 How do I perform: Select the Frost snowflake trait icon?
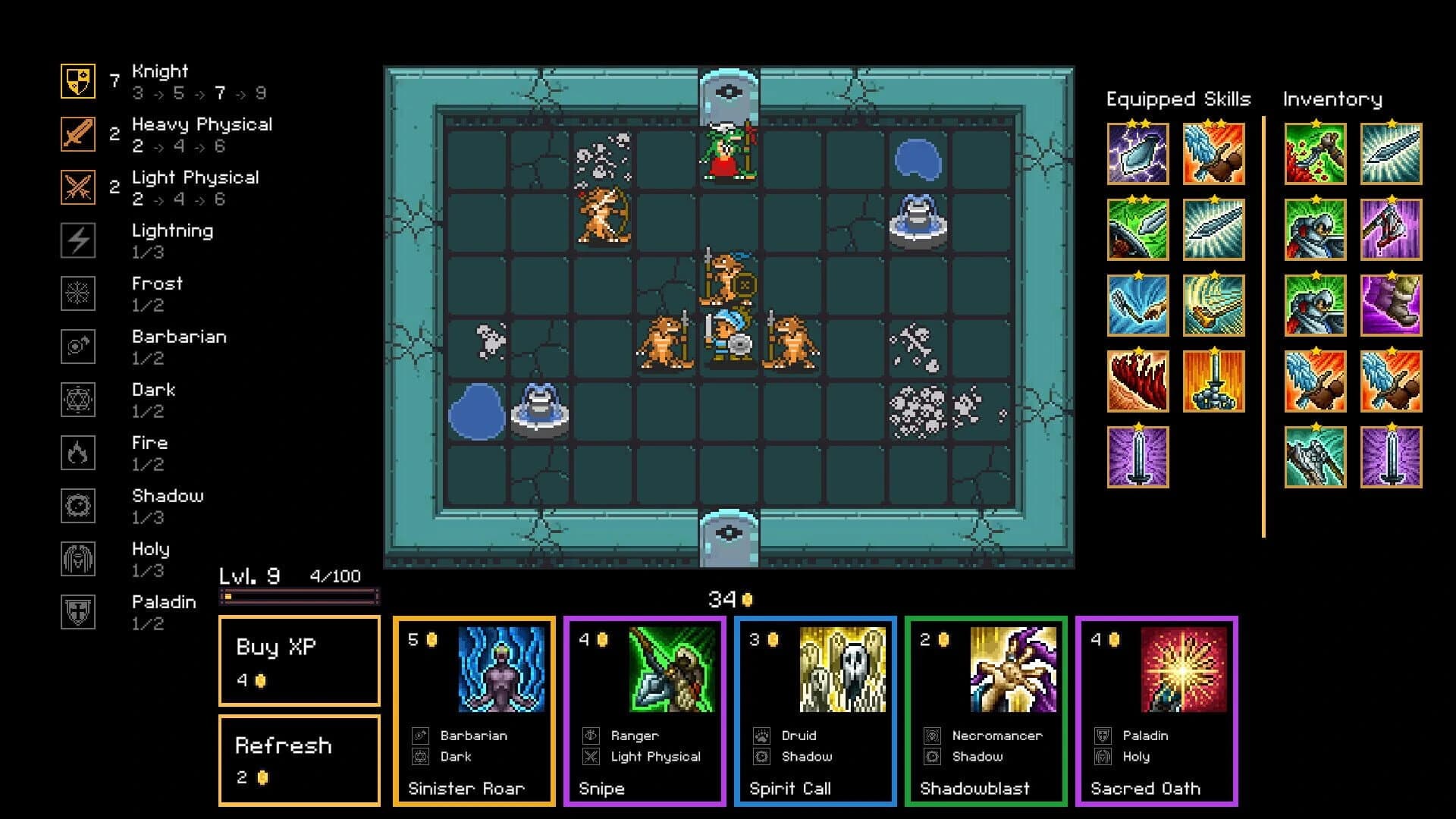pos(77,293)
